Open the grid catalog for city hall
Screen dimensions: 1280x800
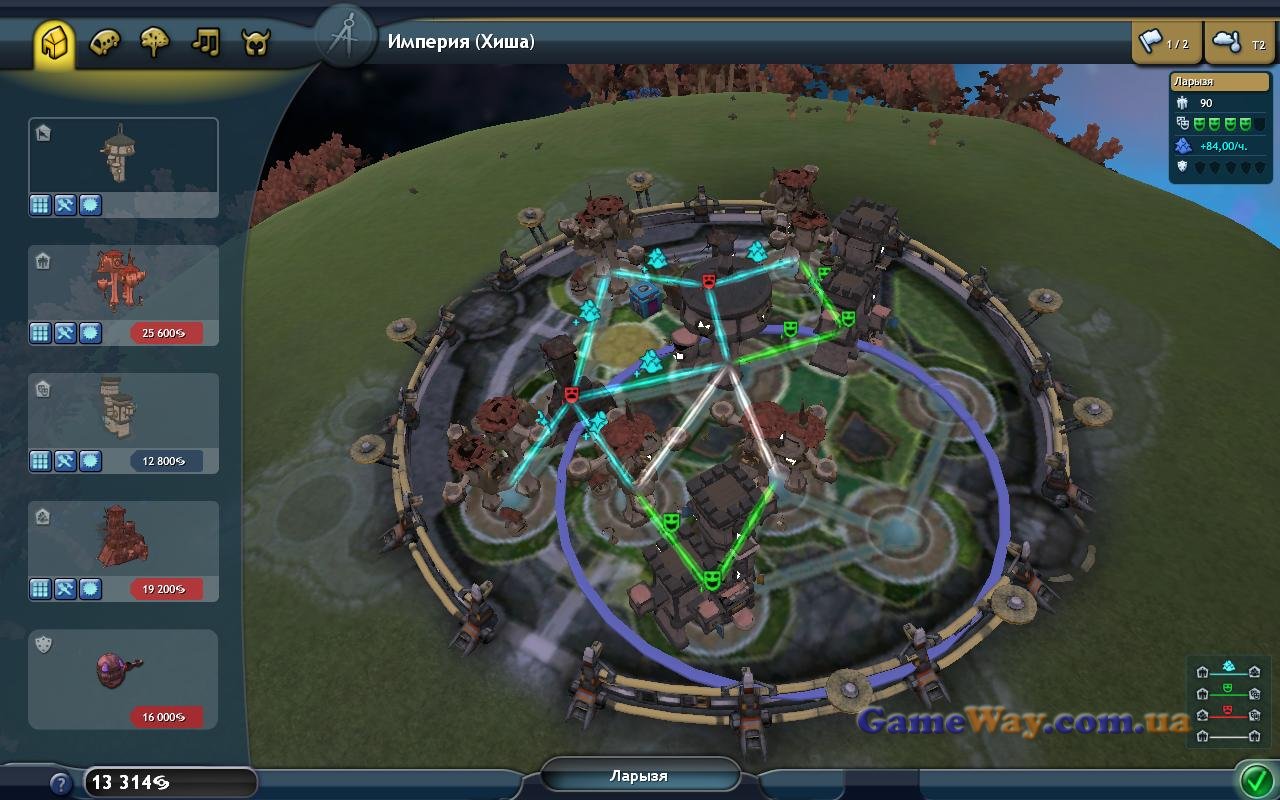click(x=40, y=205)
